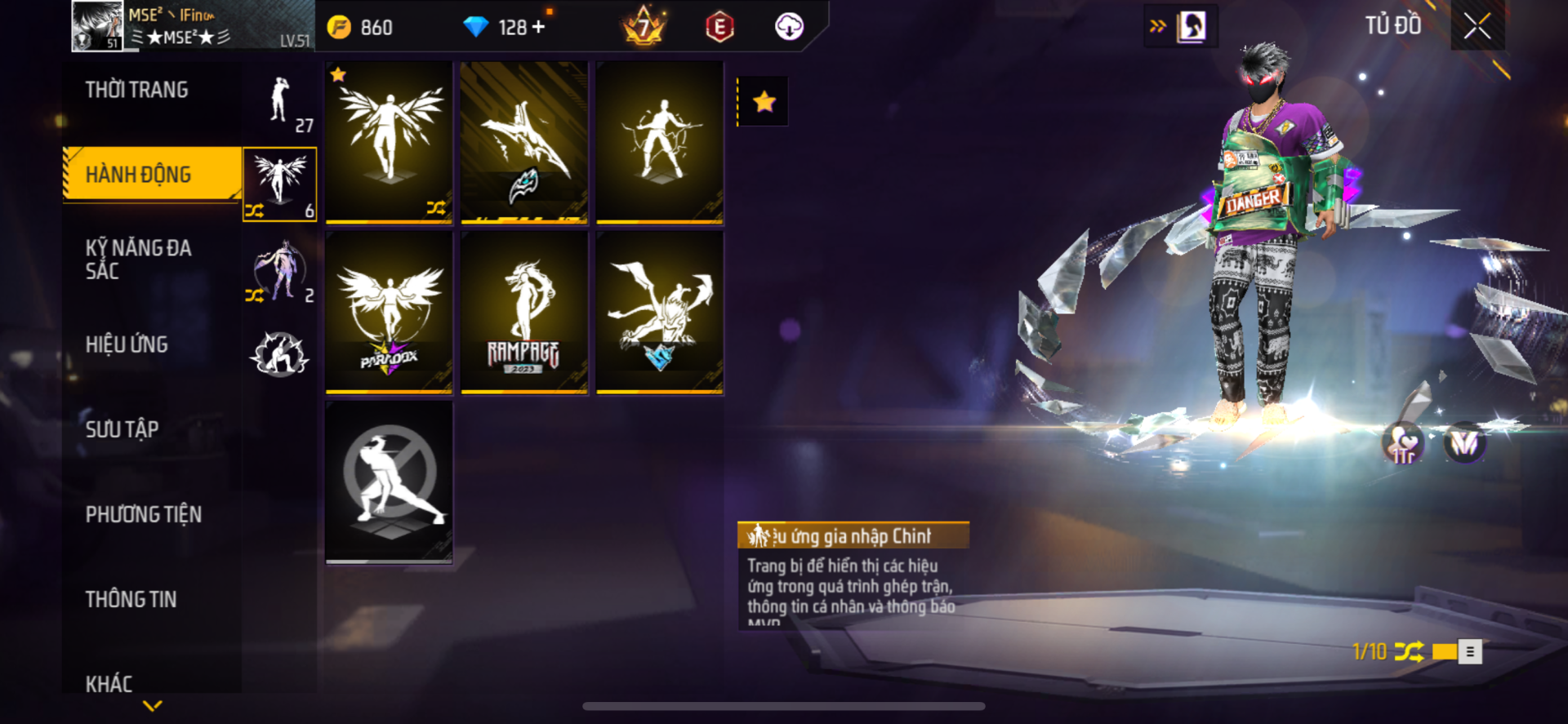Select the starred winged emote tile
The height and width of the screenshot is (724, 1568).
click(x=389, y=142)
